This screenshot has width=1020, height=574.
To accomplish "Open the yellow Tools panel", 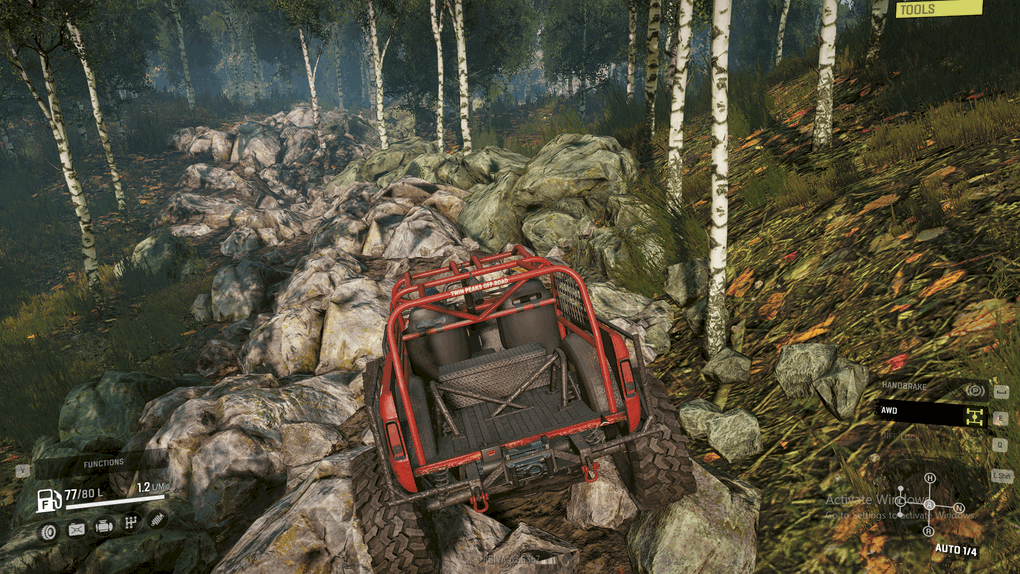I will click(x=938, y=9).
